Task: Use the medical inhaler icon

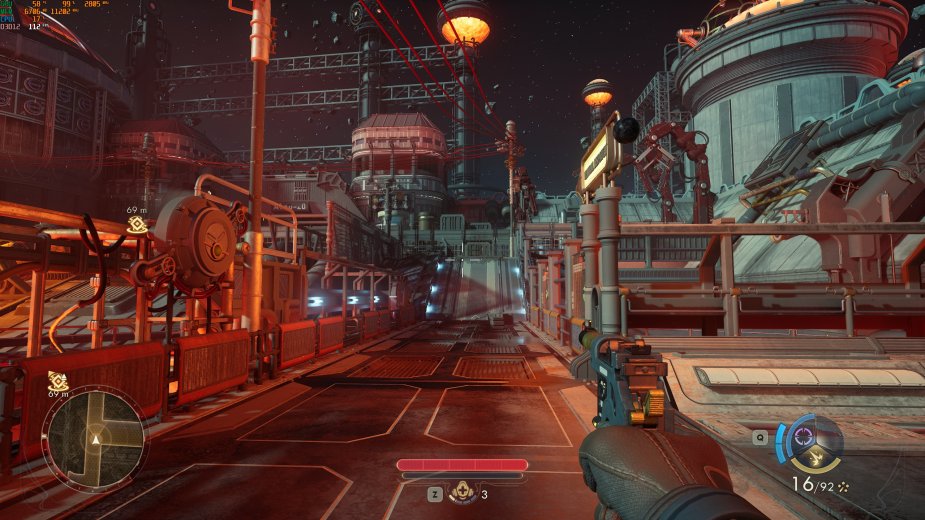Action: click(462, 492)
